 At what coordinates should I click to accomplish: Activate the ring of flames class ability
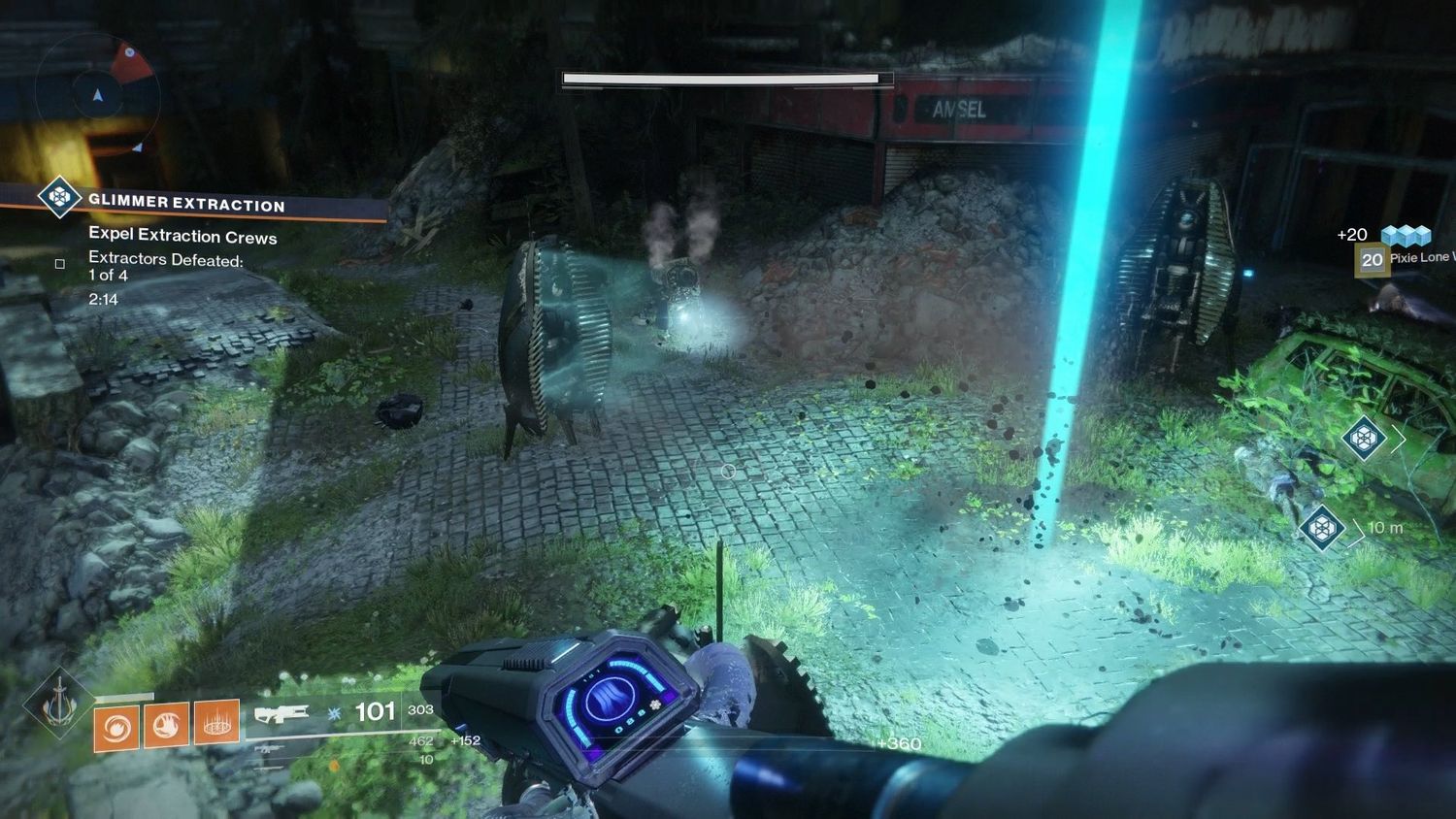216,722
